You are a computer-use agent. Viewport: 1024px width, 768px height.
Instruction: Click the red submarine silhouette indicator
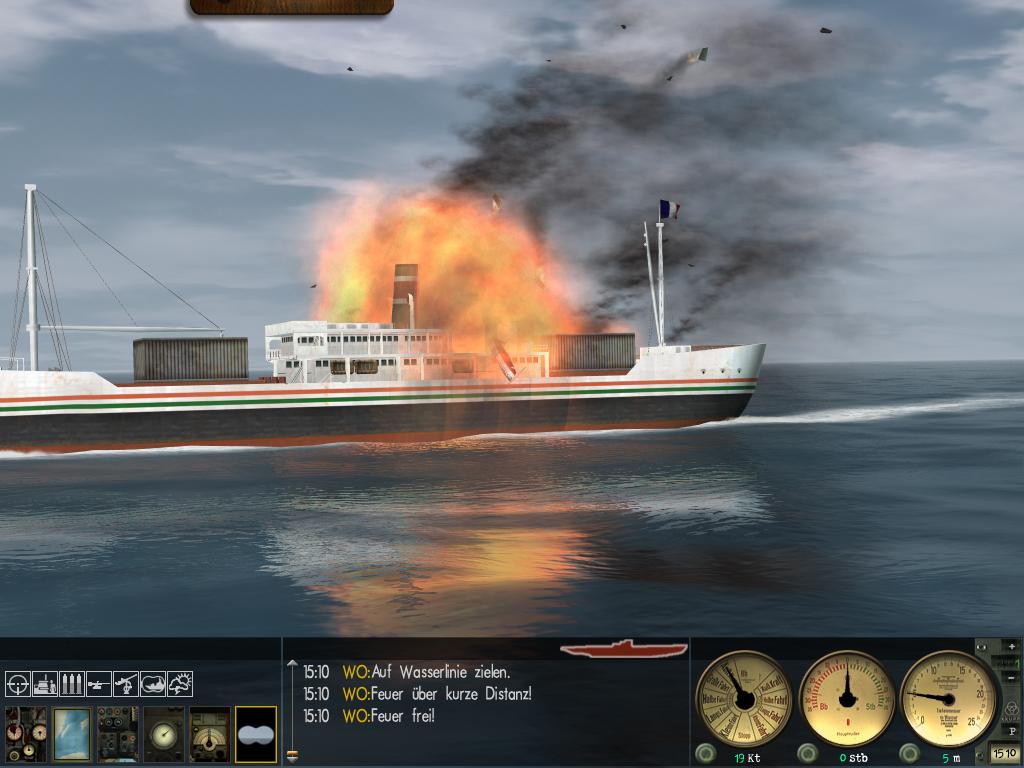click(624, 649)
